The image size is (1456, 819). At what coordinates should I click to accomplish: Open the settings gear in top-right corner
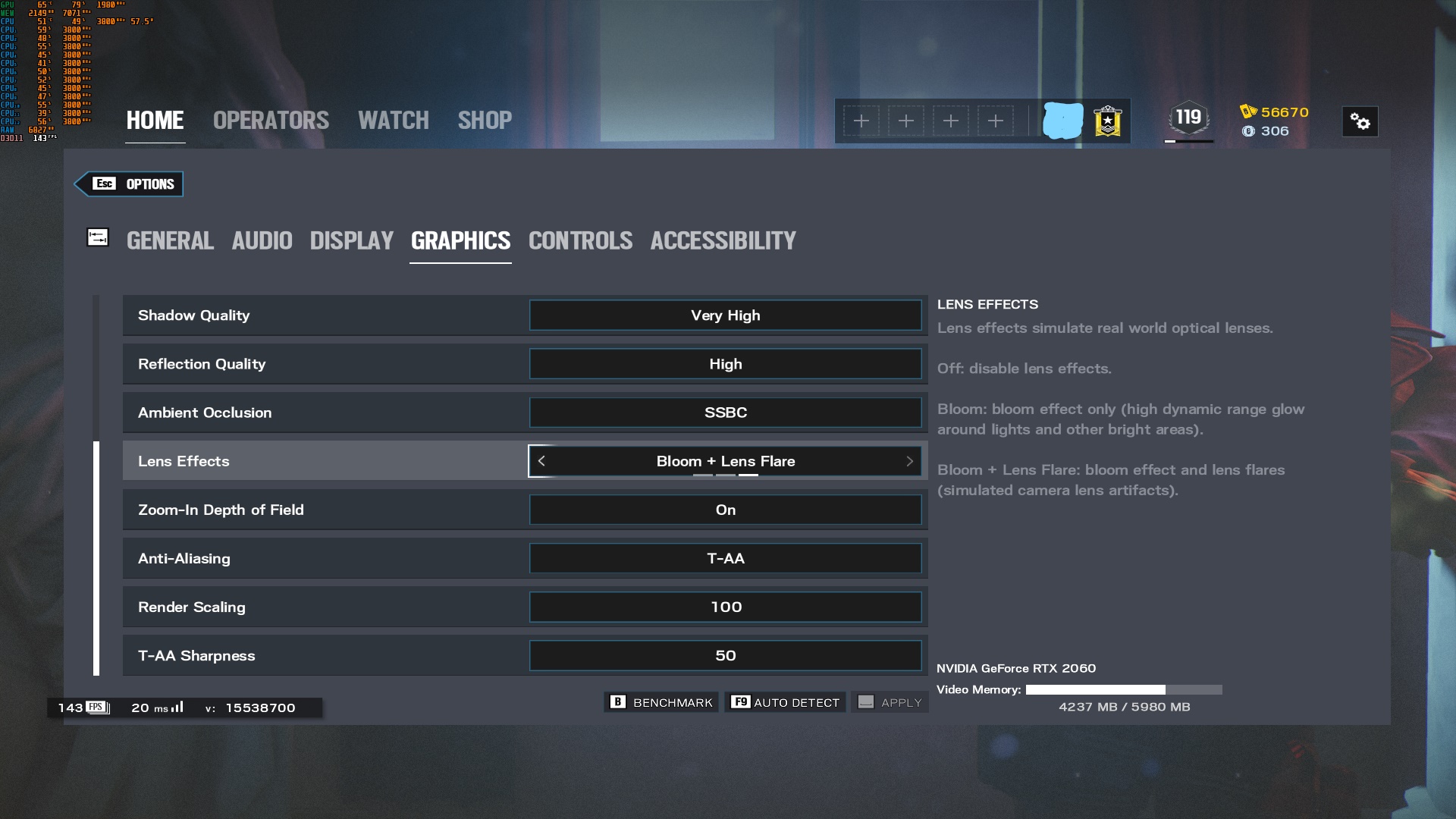(1360, 121)
